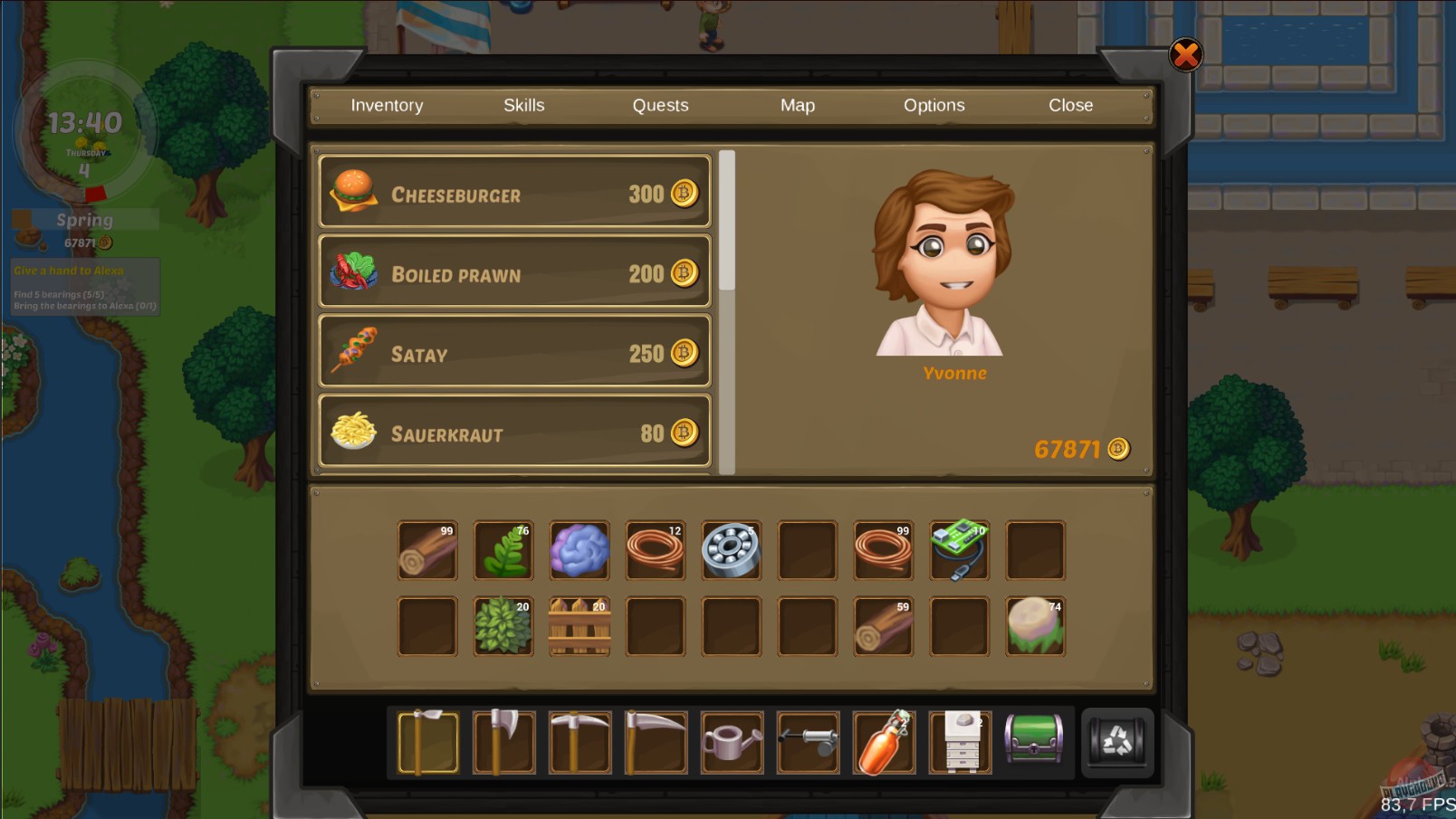The width and height of the screenshot is (1456, 819).
Task: Select the ball bearing inventory item
Action: 732,548
